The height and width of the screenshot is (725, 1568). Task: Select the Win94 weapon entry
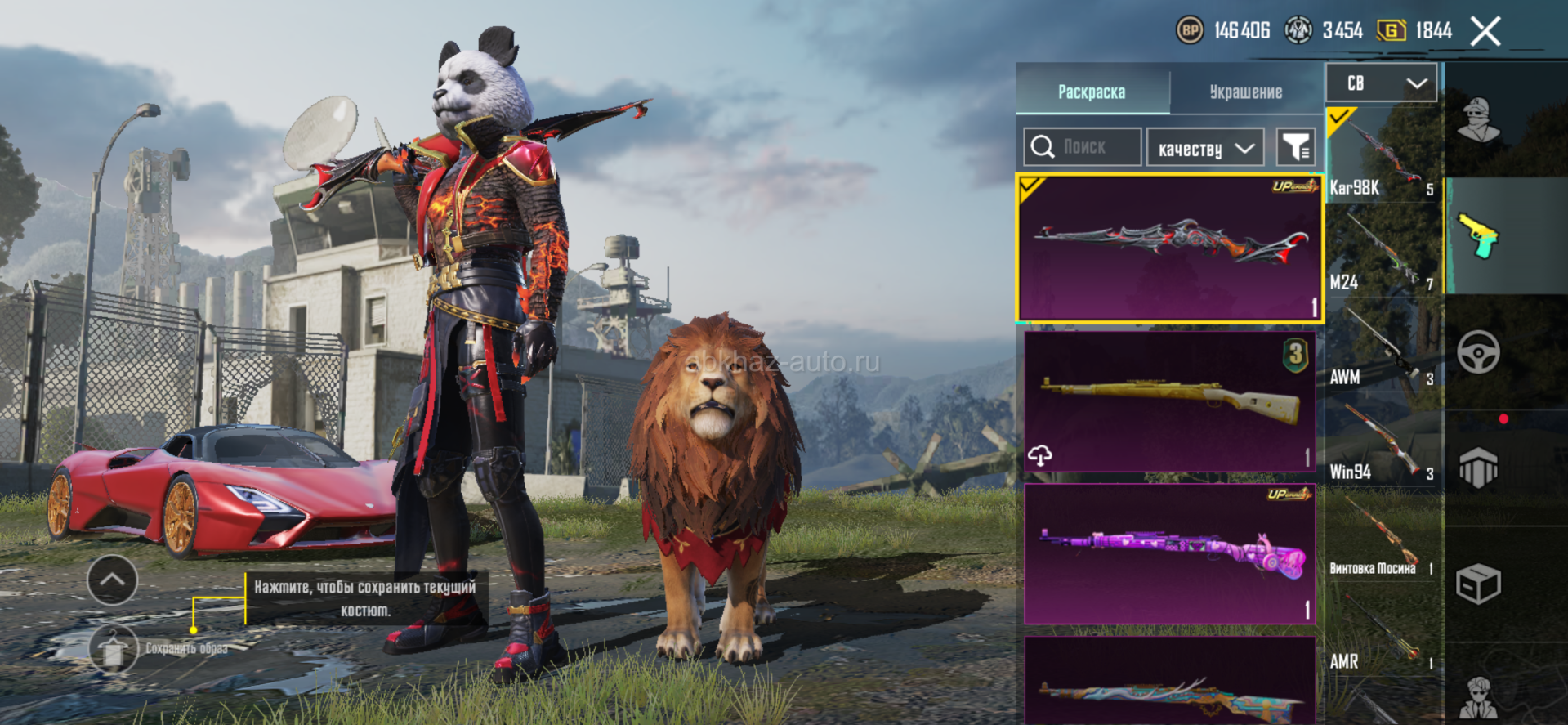click(1382, 441)
